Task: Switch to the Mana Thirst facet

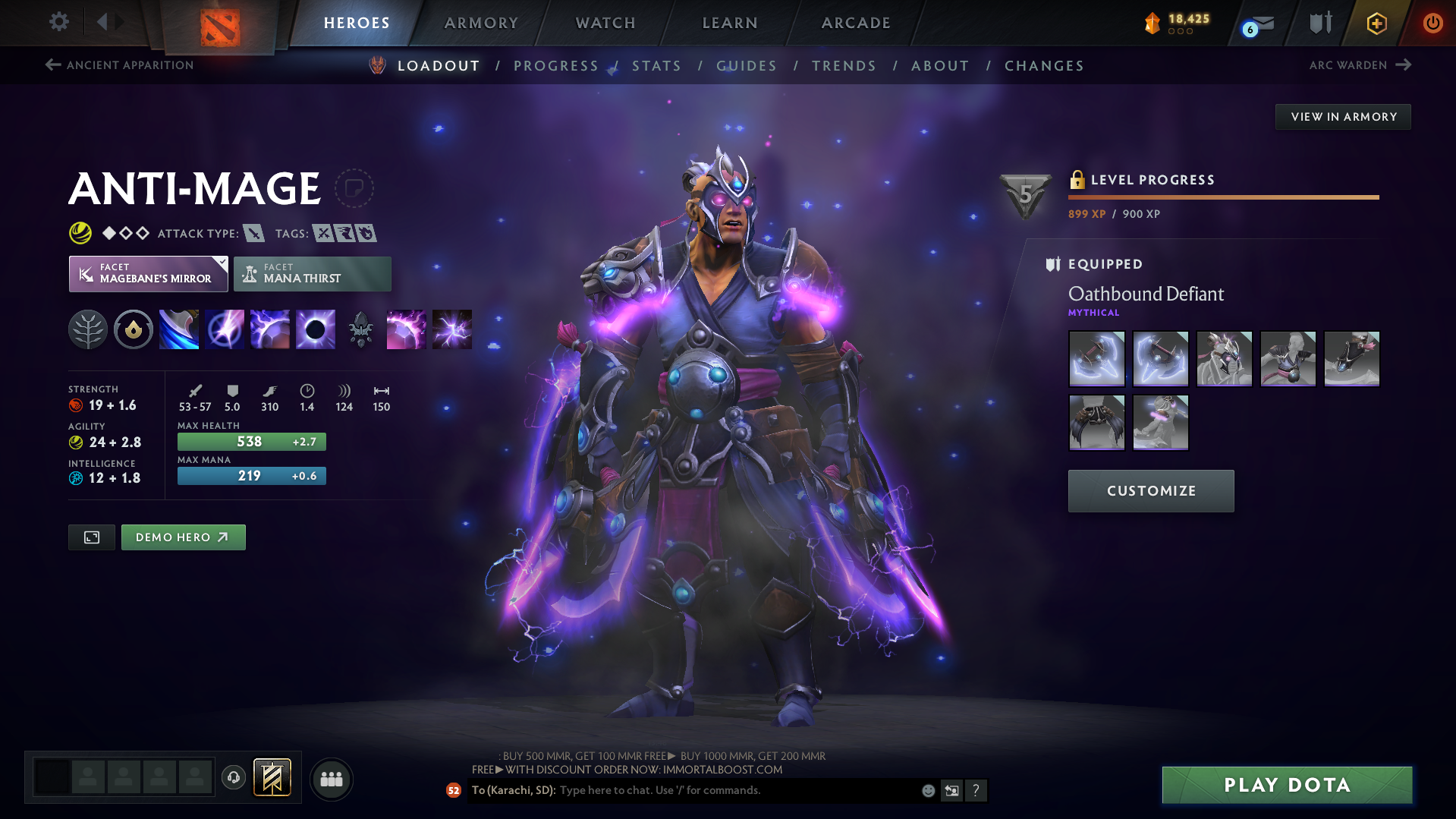Action: click(312, 273)
